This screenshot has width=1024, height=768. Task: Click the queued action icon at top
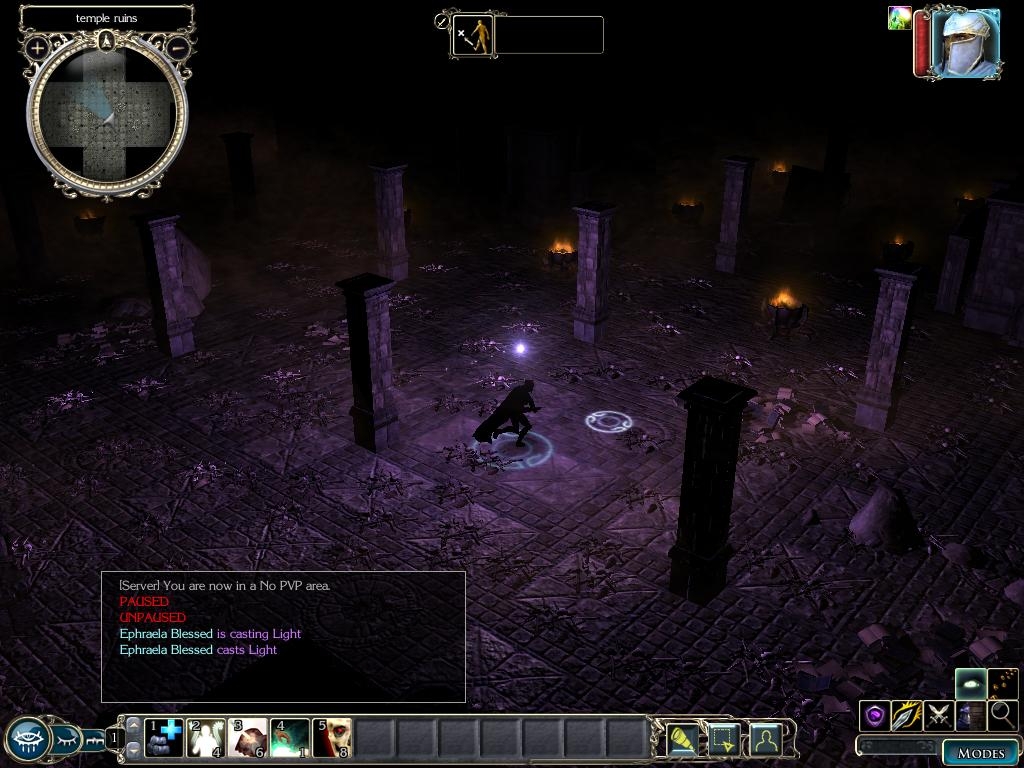point(473,35)
